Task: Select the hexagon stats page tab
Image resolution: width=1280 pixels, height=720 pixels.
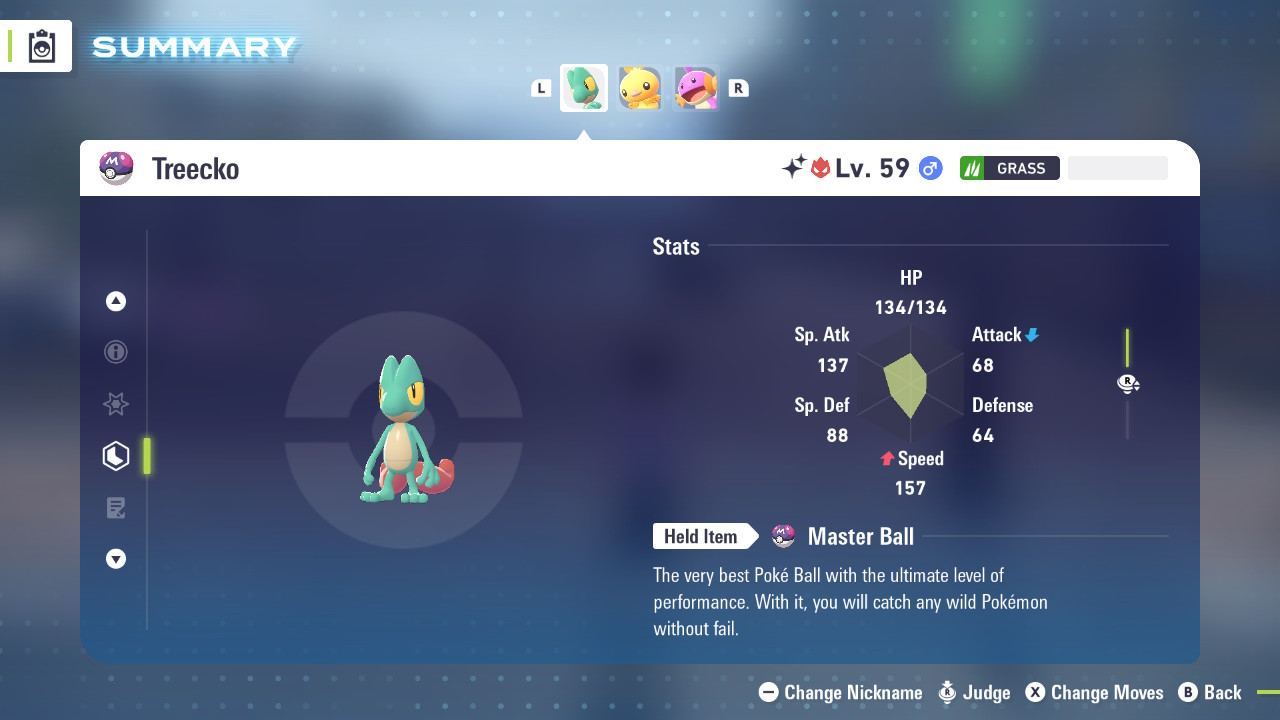Action: [116, 456]
